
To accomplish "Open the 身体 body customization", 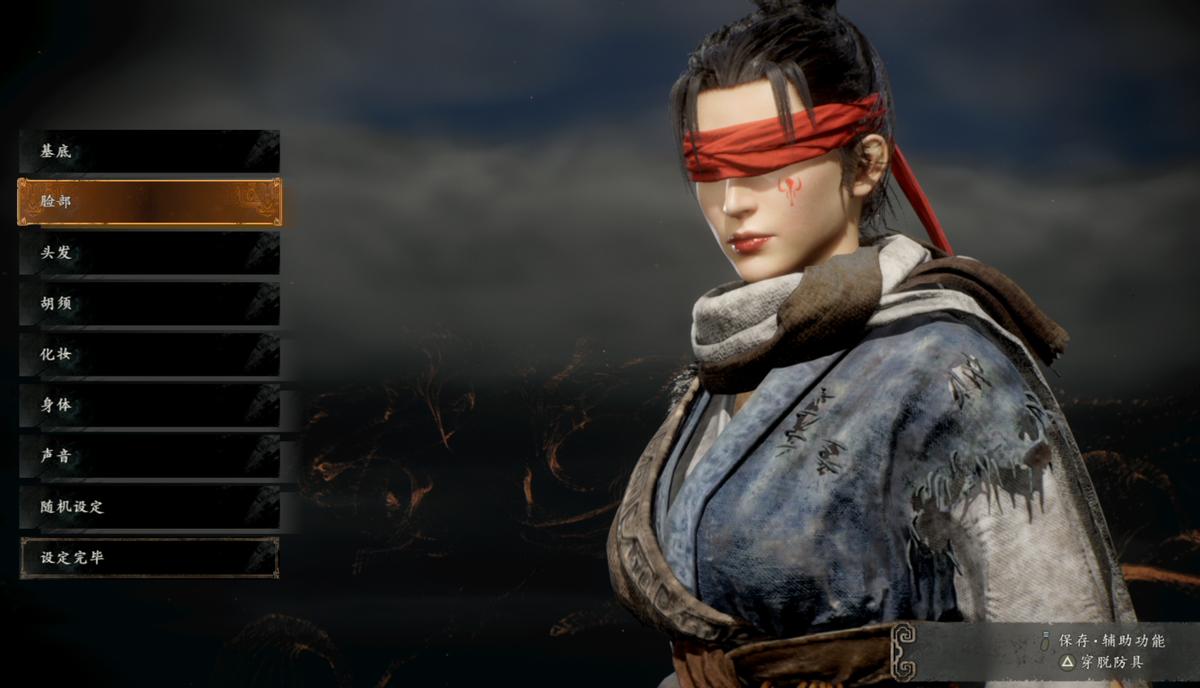I will coord(149,406).
